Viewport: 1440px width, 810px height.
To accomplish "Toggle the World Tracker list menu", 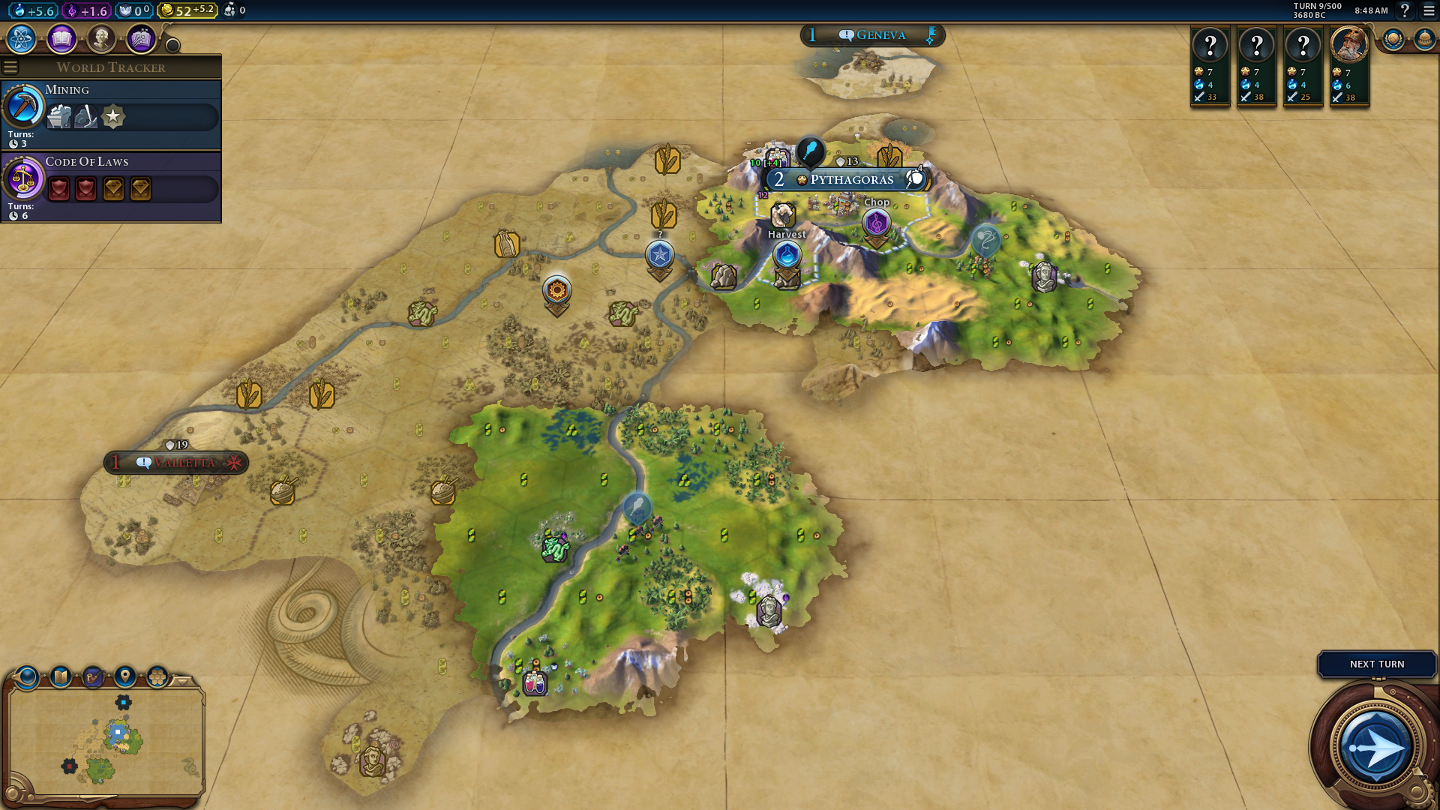I will (11, 67).
